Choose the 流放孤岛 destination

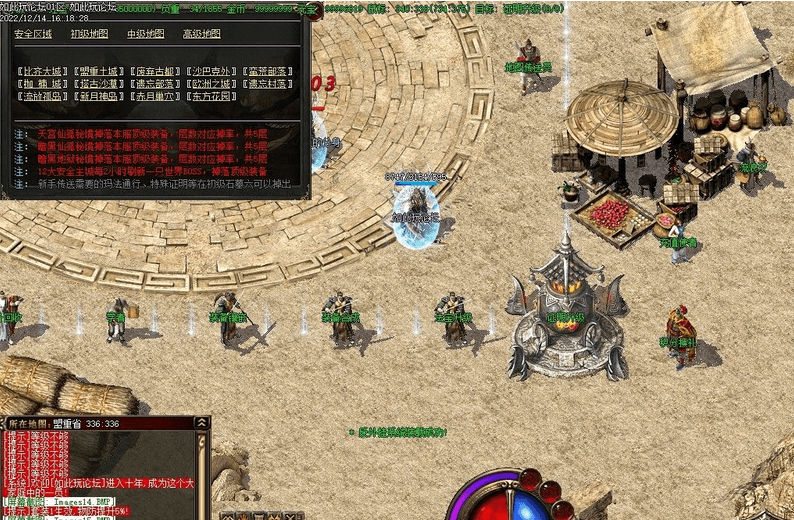click(x=44, y=97)
